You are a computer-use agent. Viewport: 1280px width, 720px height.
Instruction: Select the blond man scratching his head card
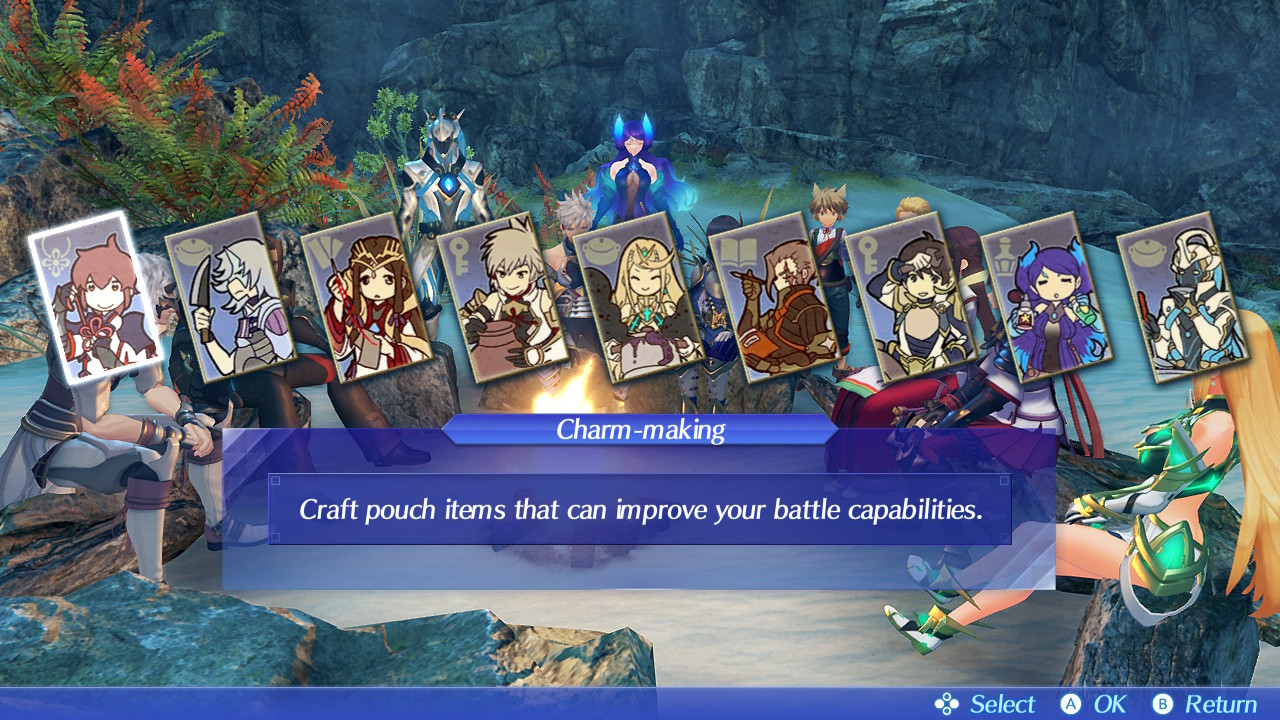(x=912, y=298)
